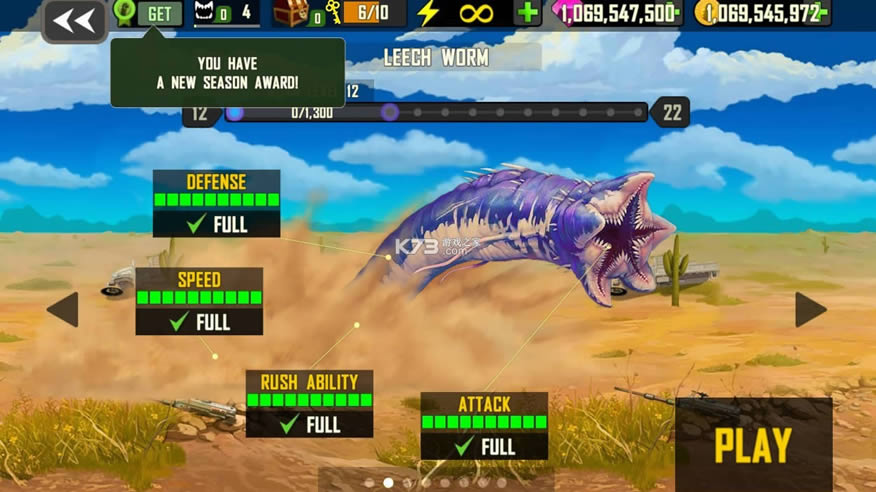The image size is (876, 492).
Task: Show the previous creature with left arrow
Action: click(63, 310)
